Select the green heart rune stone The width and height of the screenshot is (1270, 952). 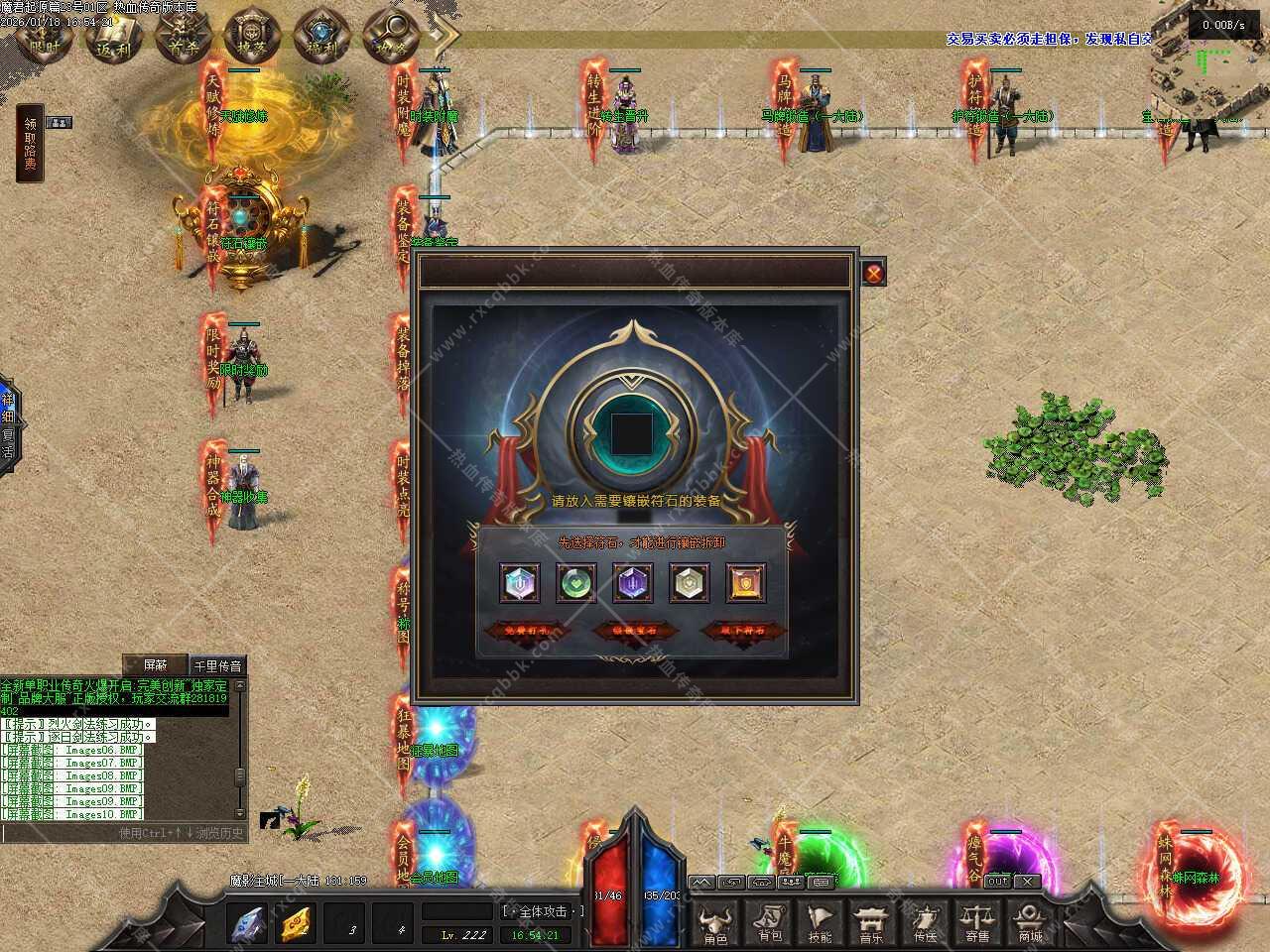(575, 583)
